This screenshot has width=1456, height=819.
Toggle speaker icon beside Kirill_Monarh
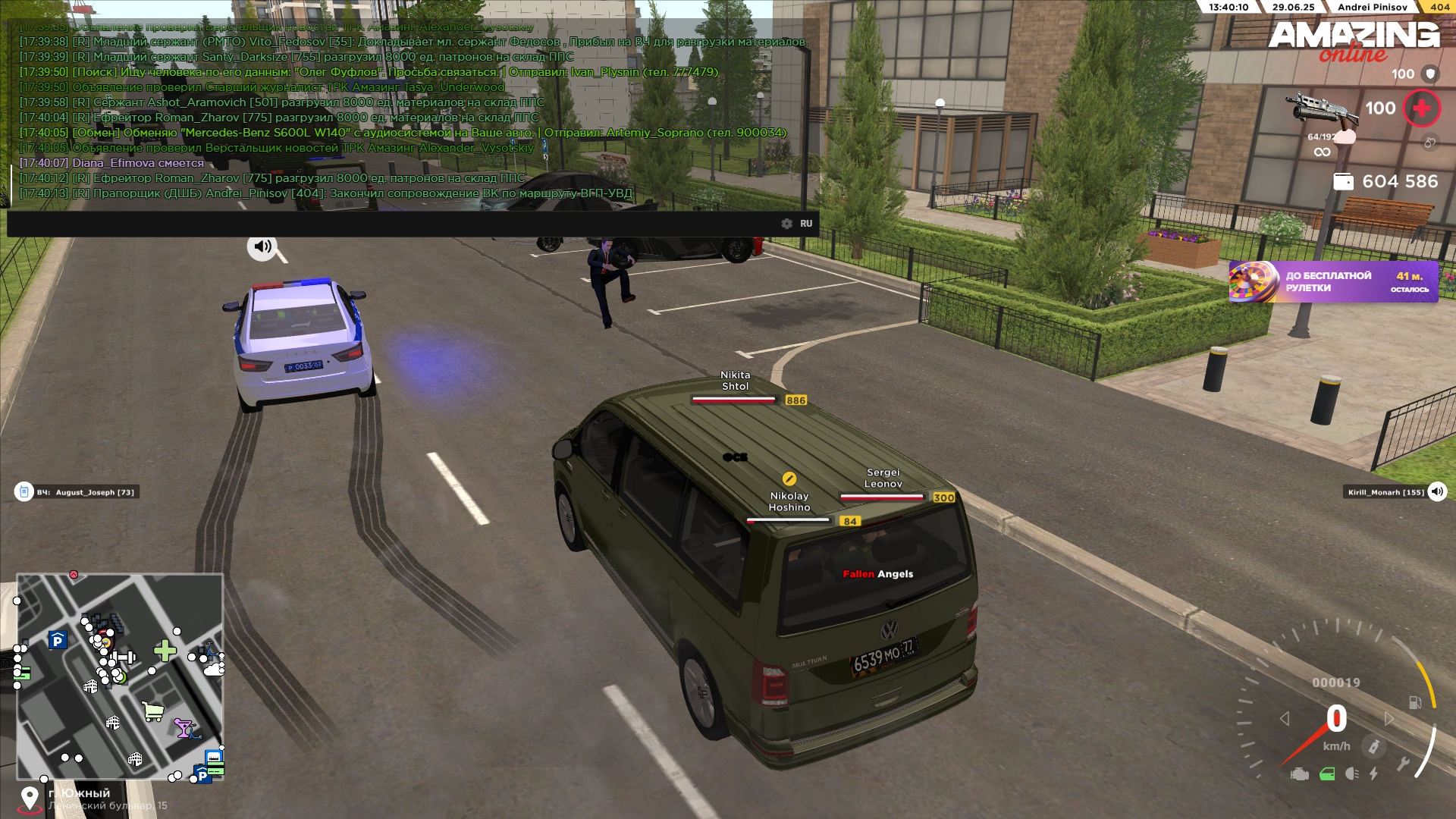[1436, 492]
